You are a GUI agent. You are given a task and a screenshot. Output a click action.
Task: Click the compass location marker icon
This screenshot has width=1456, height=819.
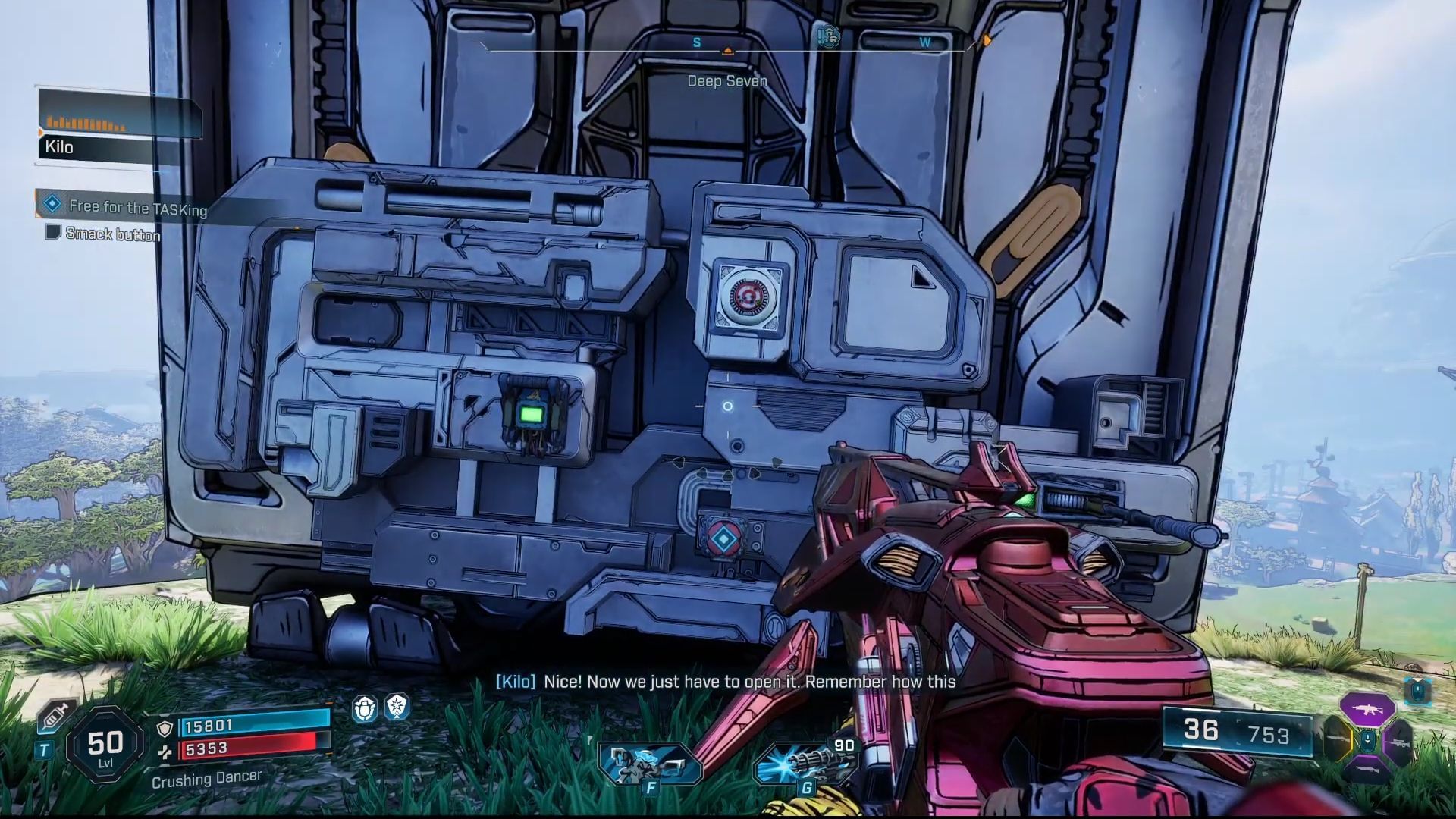coord(828,36)
